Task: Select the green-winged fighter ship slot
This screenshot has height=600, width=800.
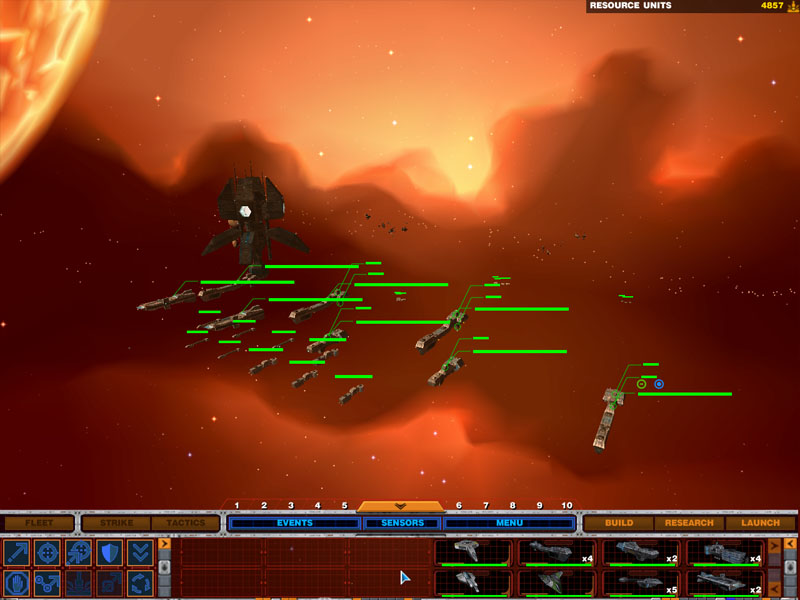Action: click(x=556, y=582)
